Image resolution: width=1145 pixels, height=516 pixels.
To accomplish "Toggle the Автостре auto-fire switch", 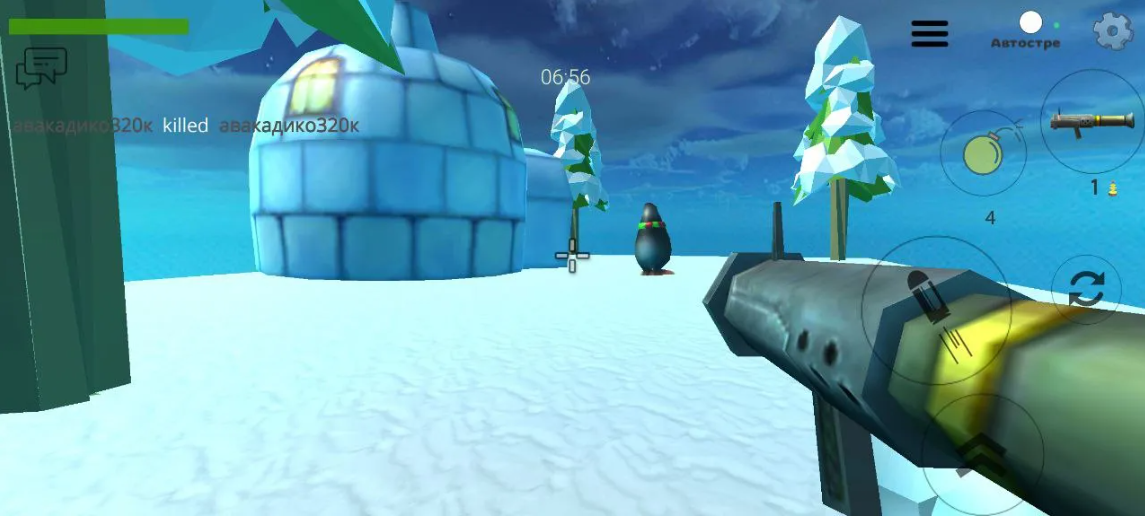I will [1031, 23].
